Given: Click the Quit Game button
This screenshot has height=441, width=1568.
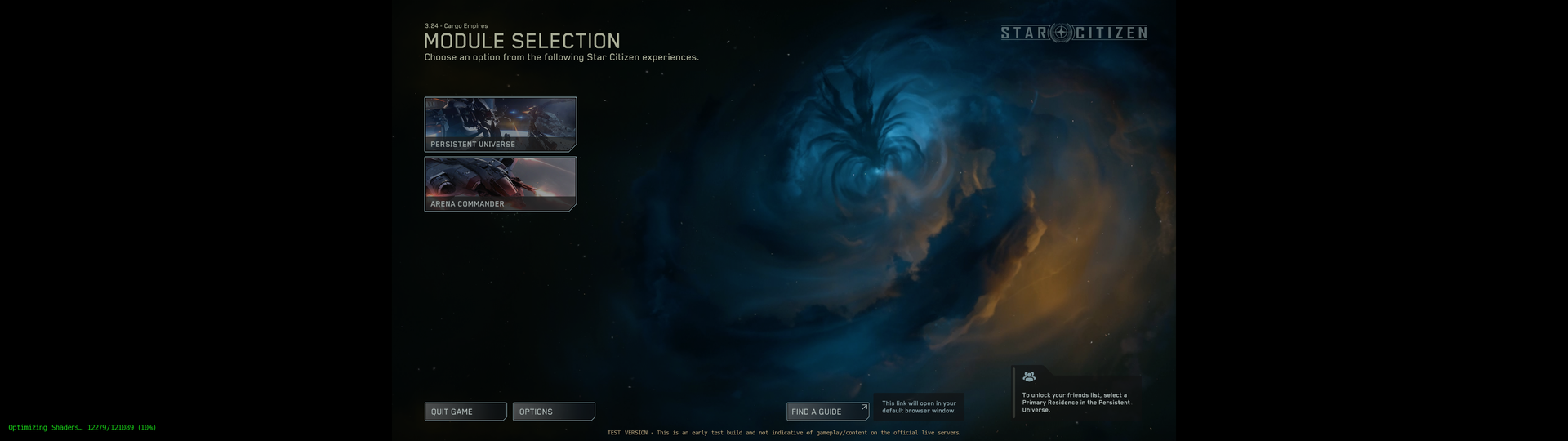Looking at the screenshot, I should point(465,412).
